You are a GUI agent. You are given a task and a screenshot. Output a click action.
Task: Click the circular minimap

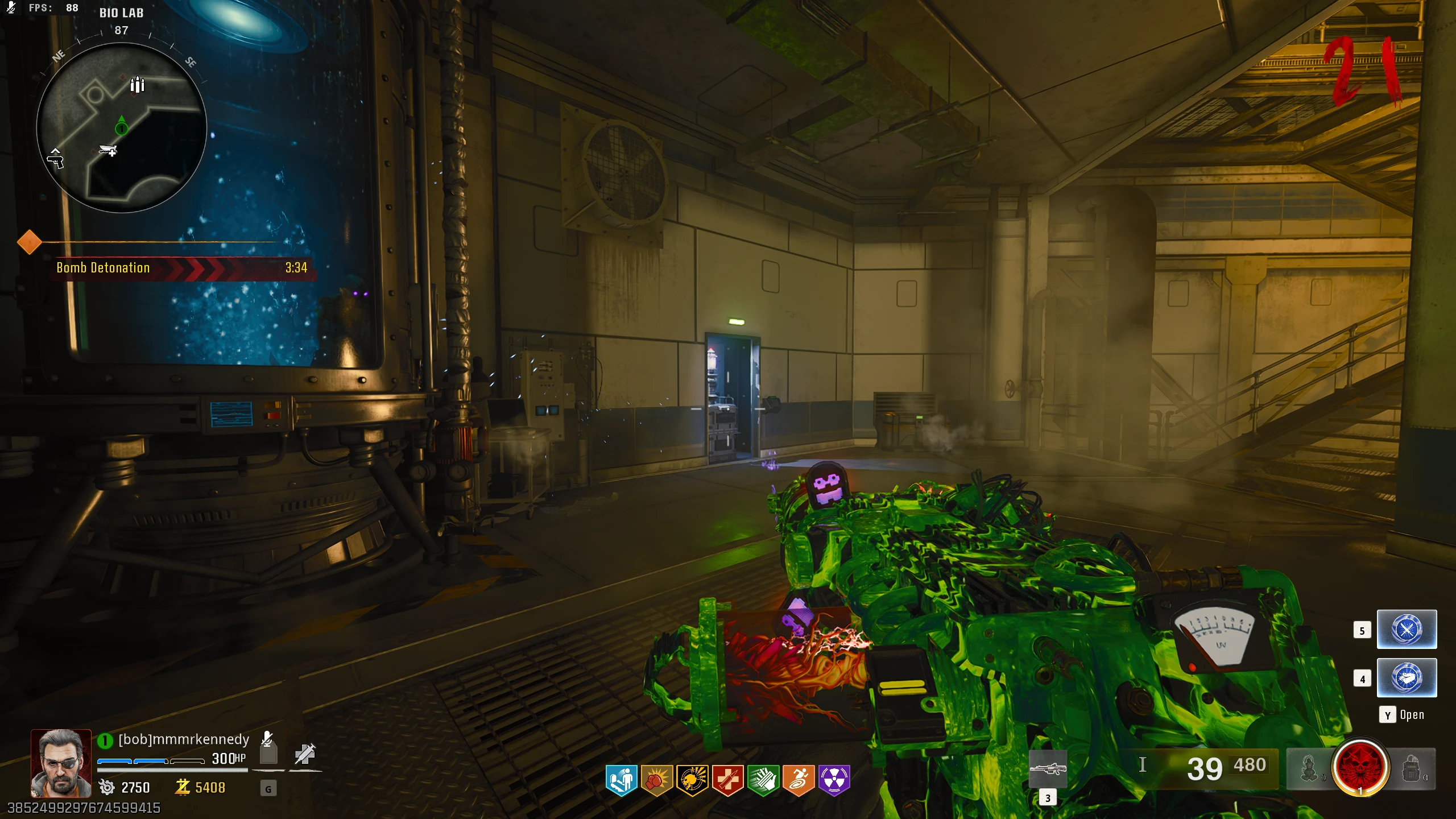coord(121,127)
